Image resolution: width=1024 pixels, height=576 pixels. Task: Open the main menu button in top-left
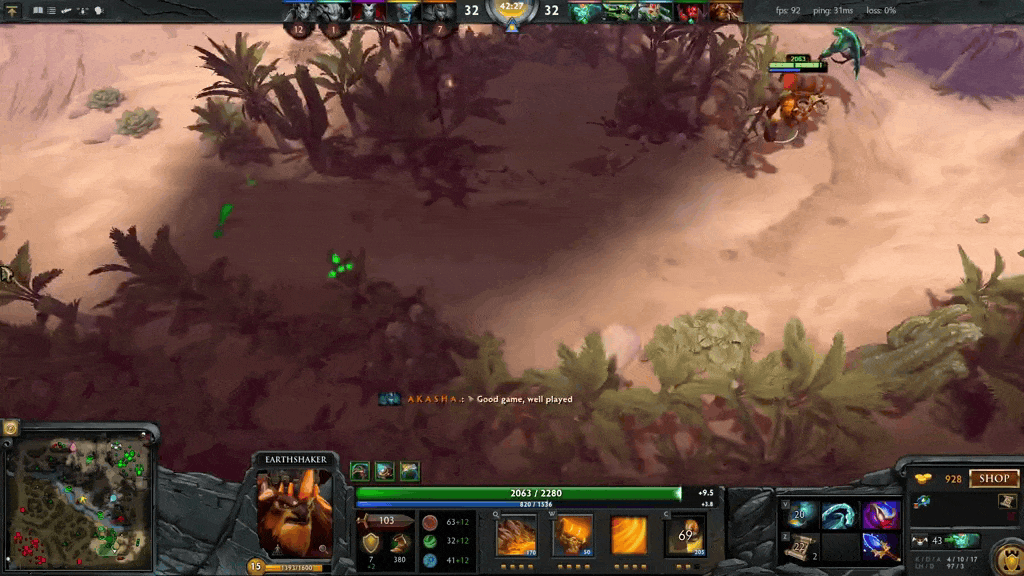(12, 10)
